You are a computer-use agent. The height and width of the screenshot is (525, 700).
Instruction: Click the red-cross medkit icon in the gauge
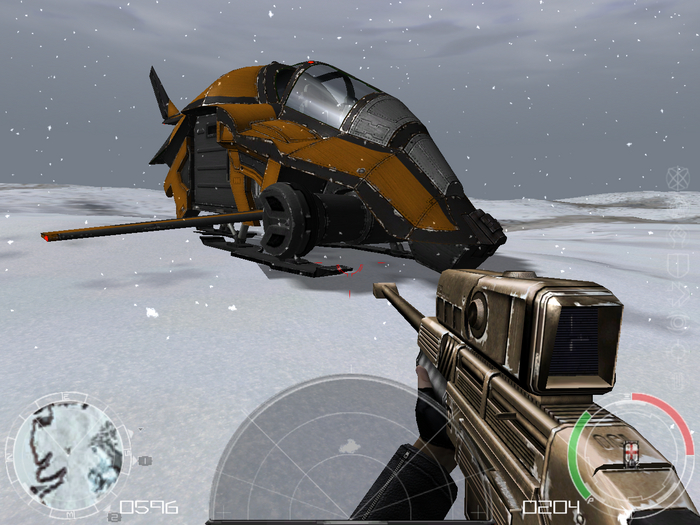630,452
